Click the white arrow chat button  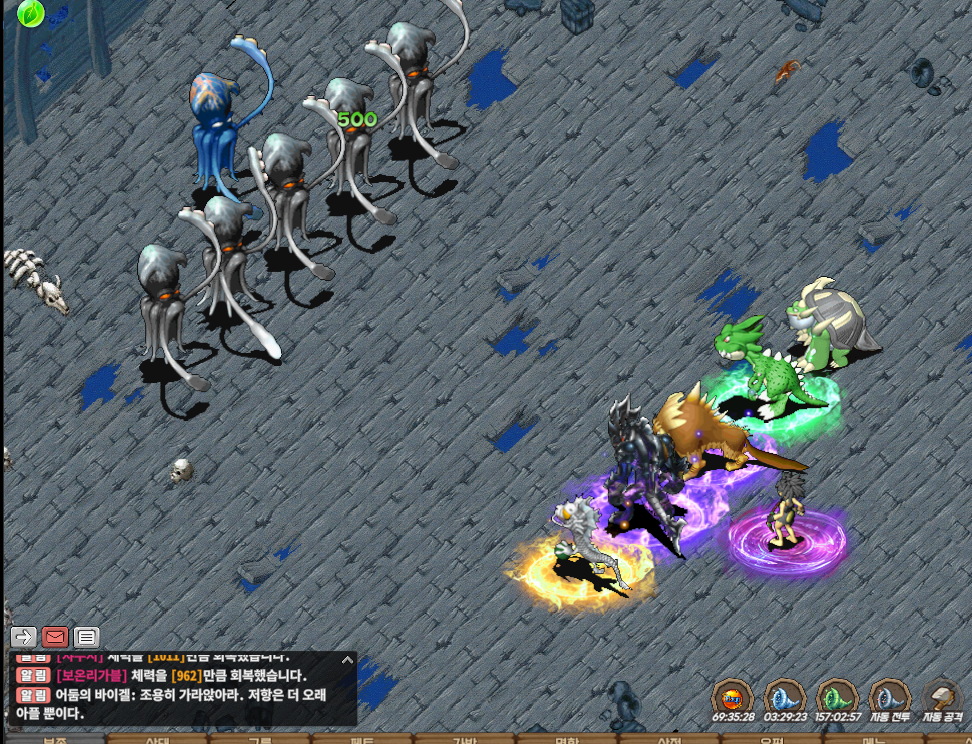[24, 637]
